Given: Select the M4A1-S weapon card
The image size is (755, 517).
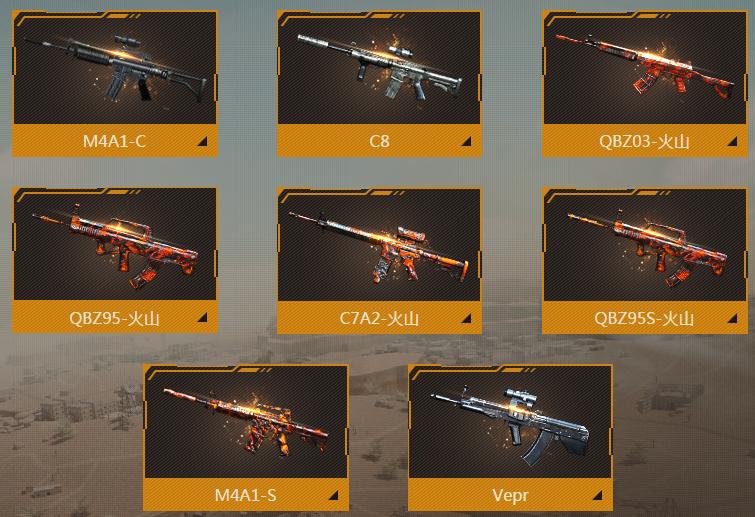Looking at the screenshot, I should (x=246, y=424).
